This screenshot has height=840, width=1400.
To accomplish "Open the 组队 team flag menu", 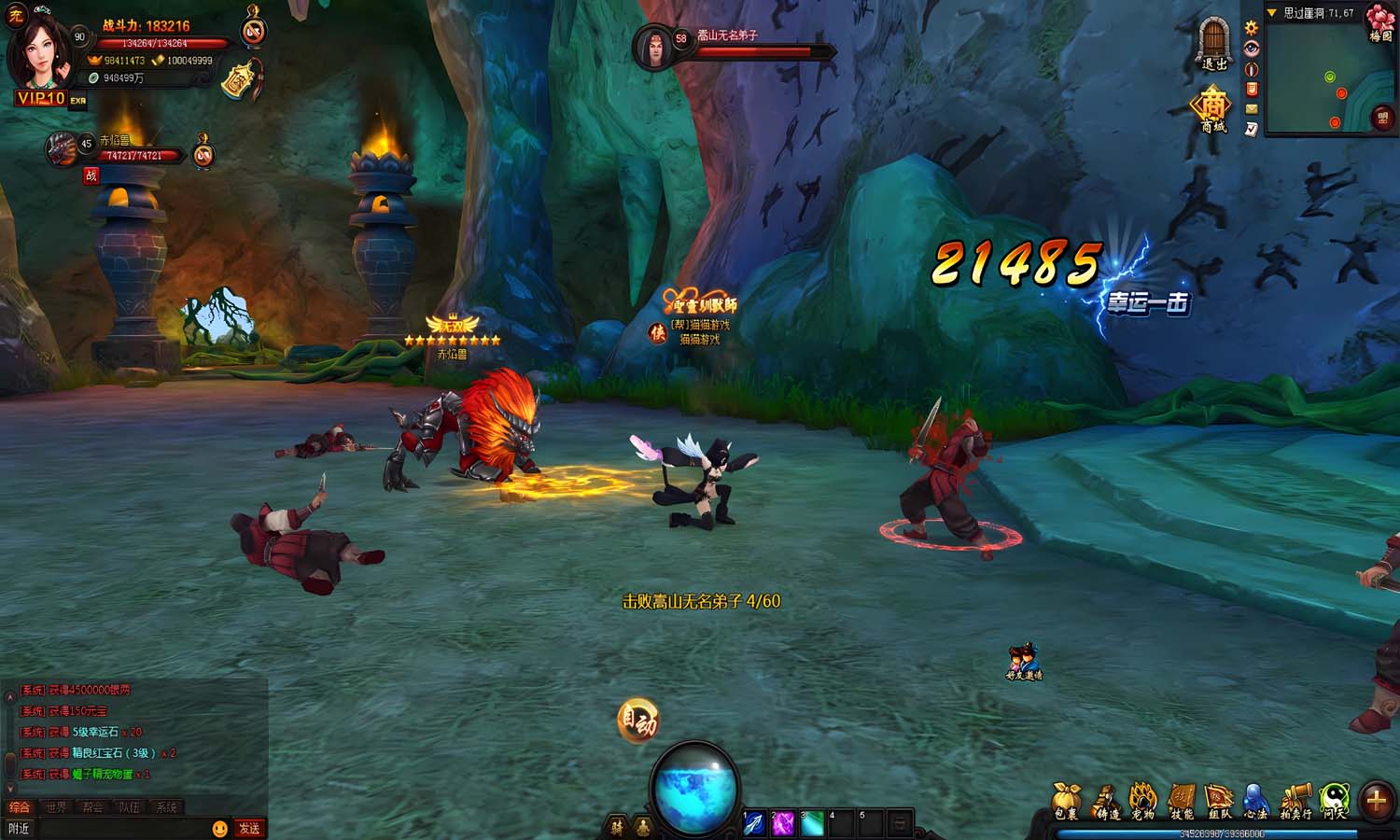I will (x=1219, y=800).
